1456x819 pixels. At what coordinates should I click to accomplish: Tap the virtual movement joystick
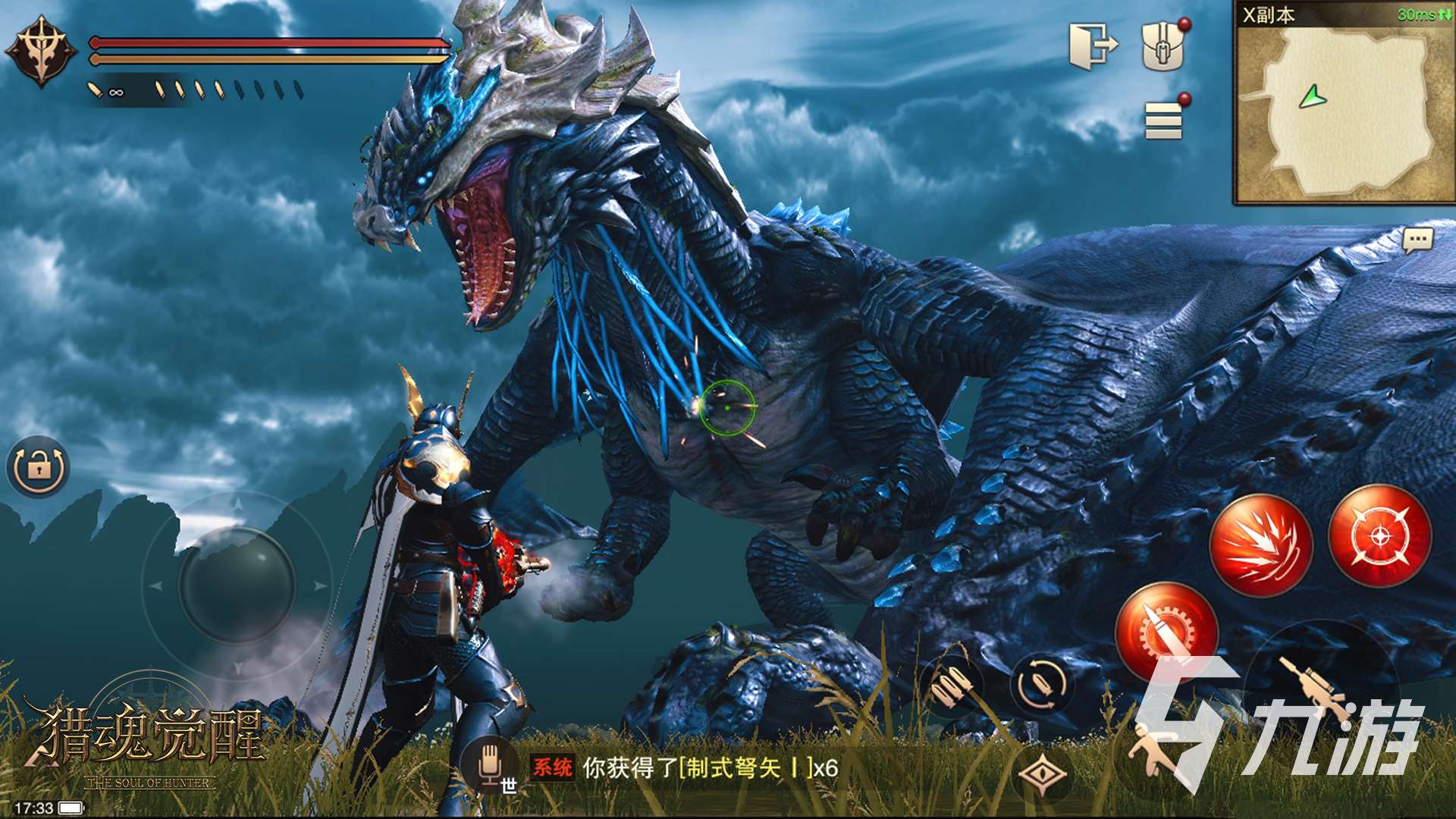(237, 585)
